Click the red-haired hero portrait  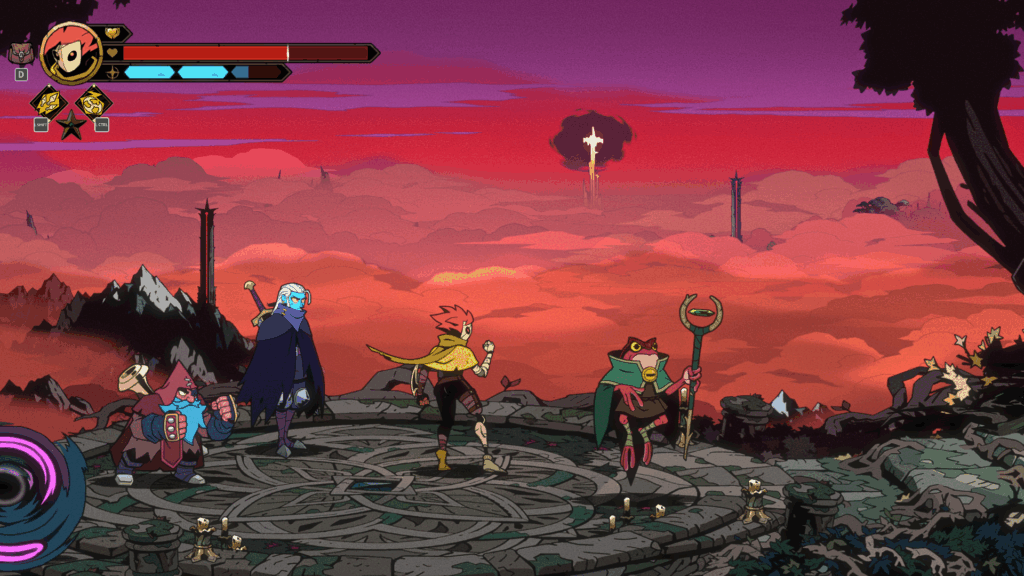pos(70,52)
